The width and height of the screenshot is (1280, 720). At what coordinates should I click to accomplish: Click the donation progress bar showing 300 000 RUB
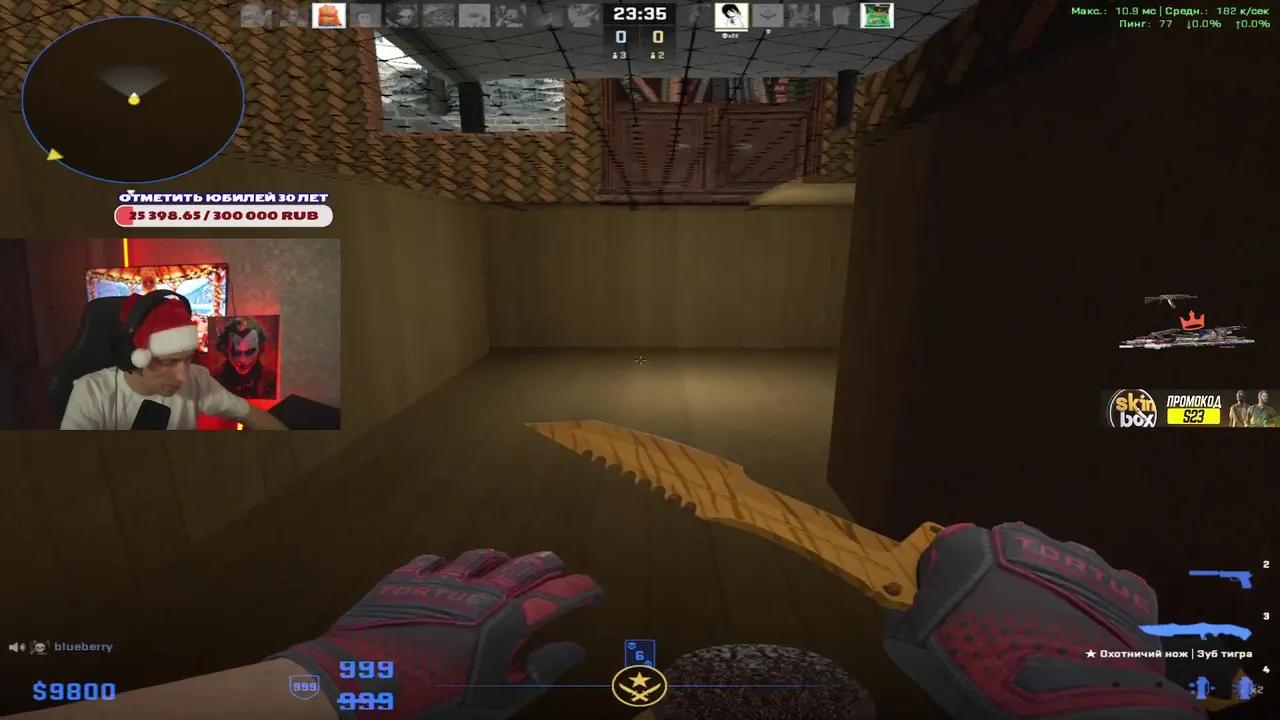(x=222, y=216)
